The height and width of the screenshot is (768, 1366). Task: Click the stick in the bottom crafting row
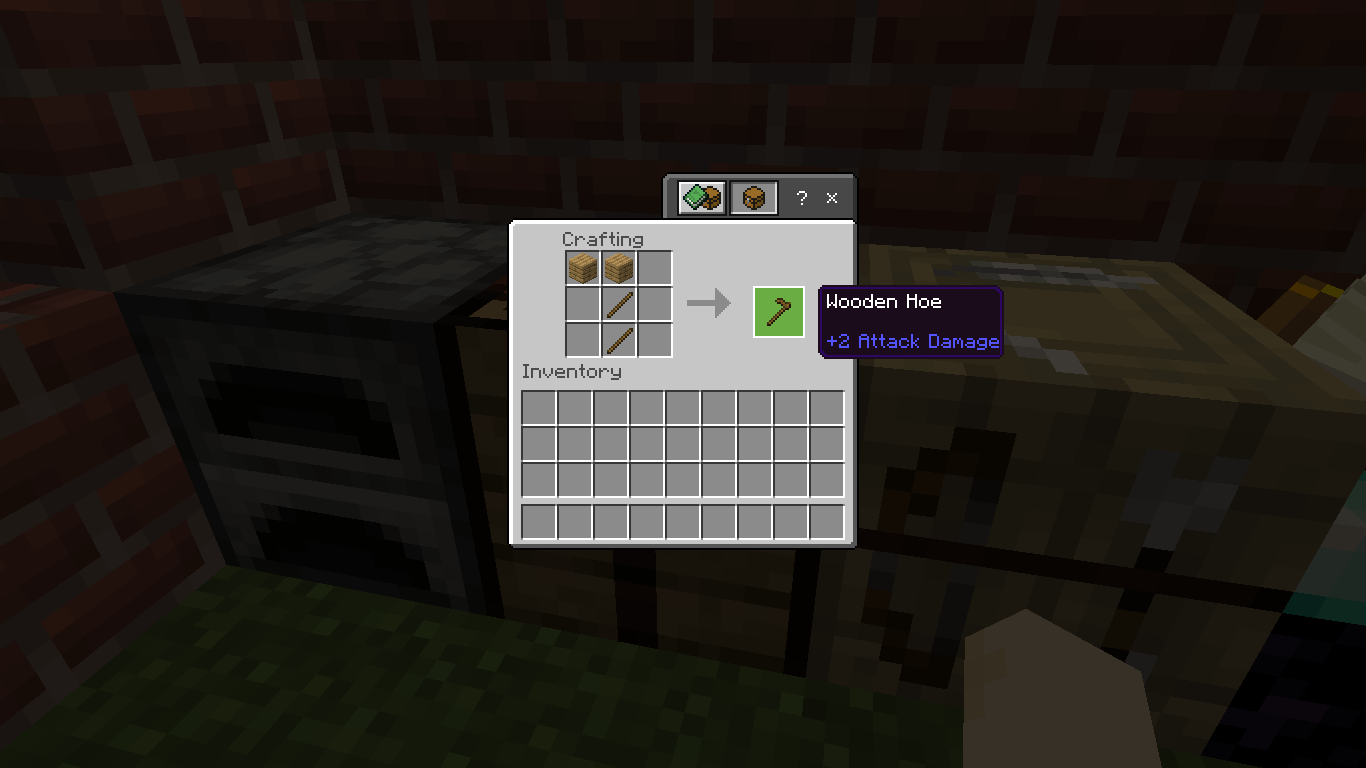pyautogui.click(x=619, y=340)
